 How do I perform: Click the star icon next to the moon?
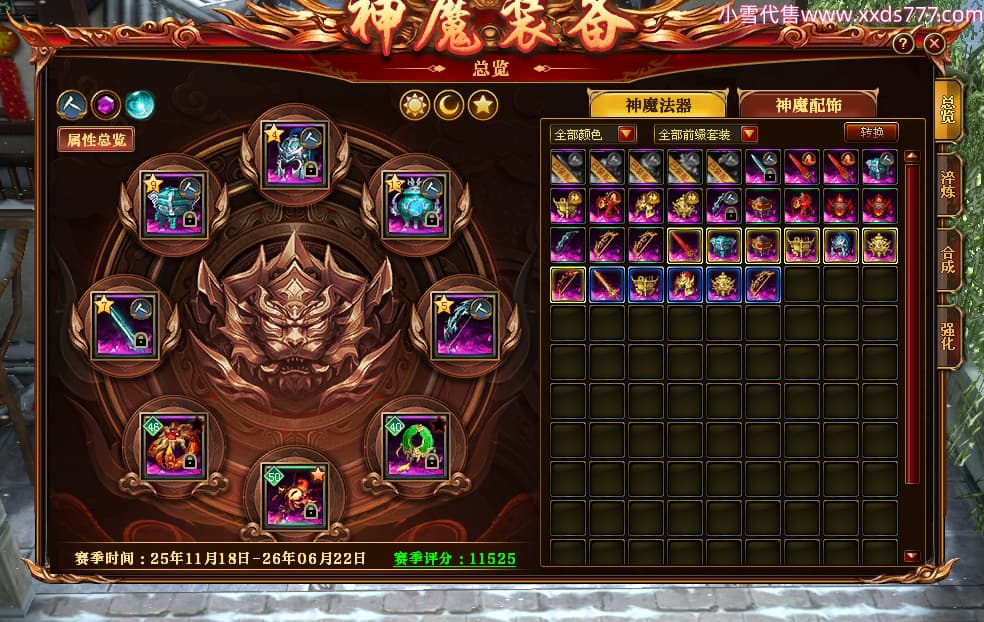click(x=483, y=105)
